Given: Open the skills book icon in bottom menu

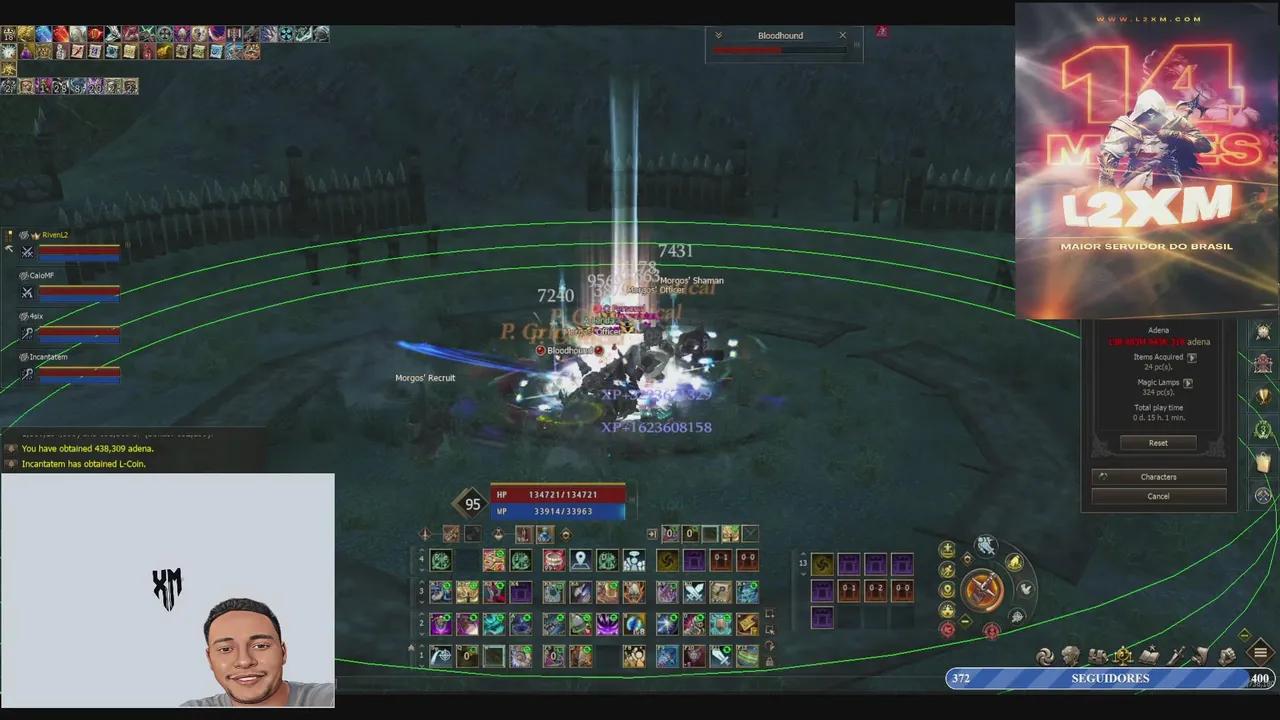Looking at the screenshot, I should (1148, 654).
